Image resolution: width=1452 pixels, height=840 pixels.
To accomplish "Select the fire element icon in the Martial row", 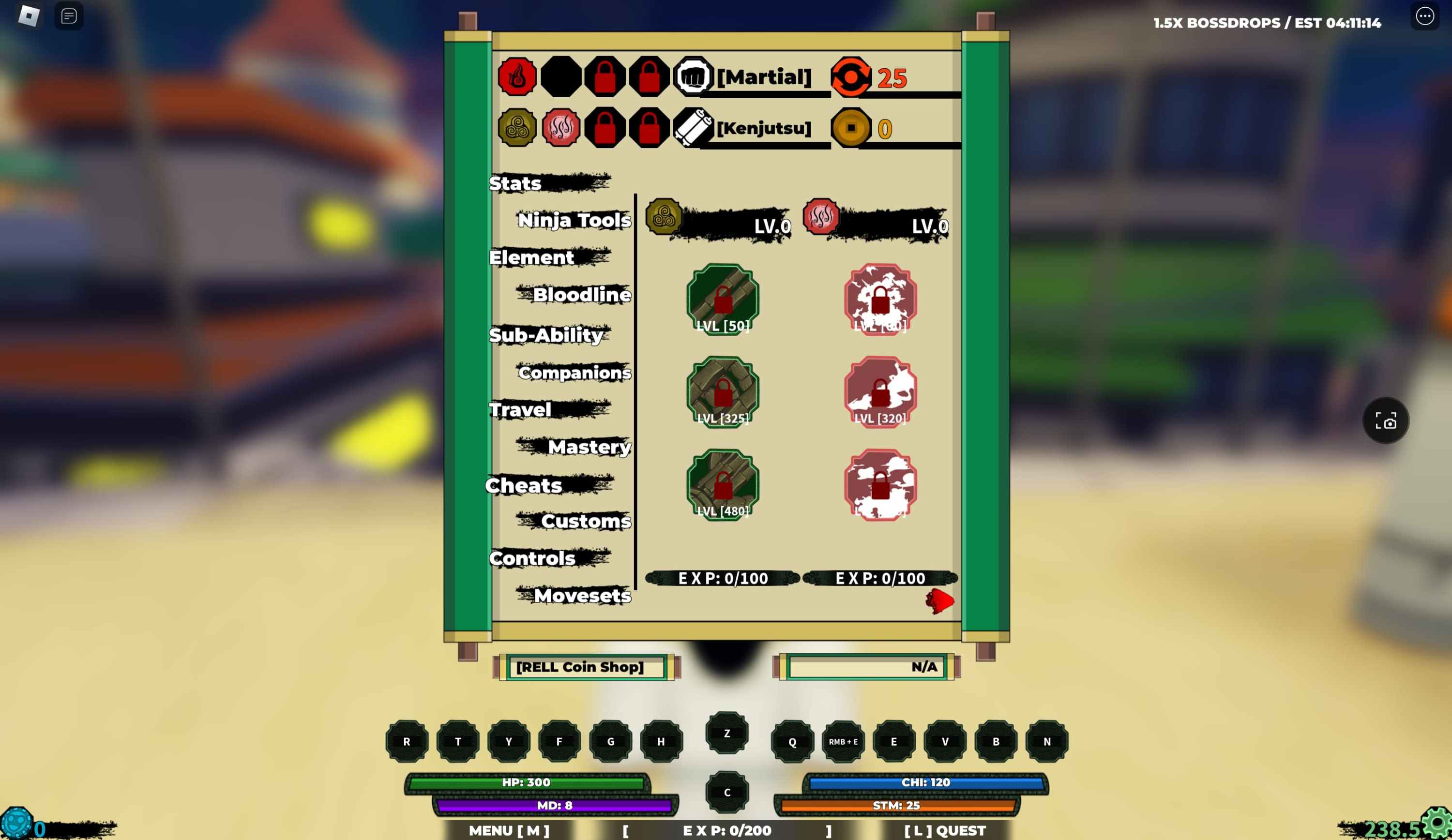I will (x=517, y=75).
